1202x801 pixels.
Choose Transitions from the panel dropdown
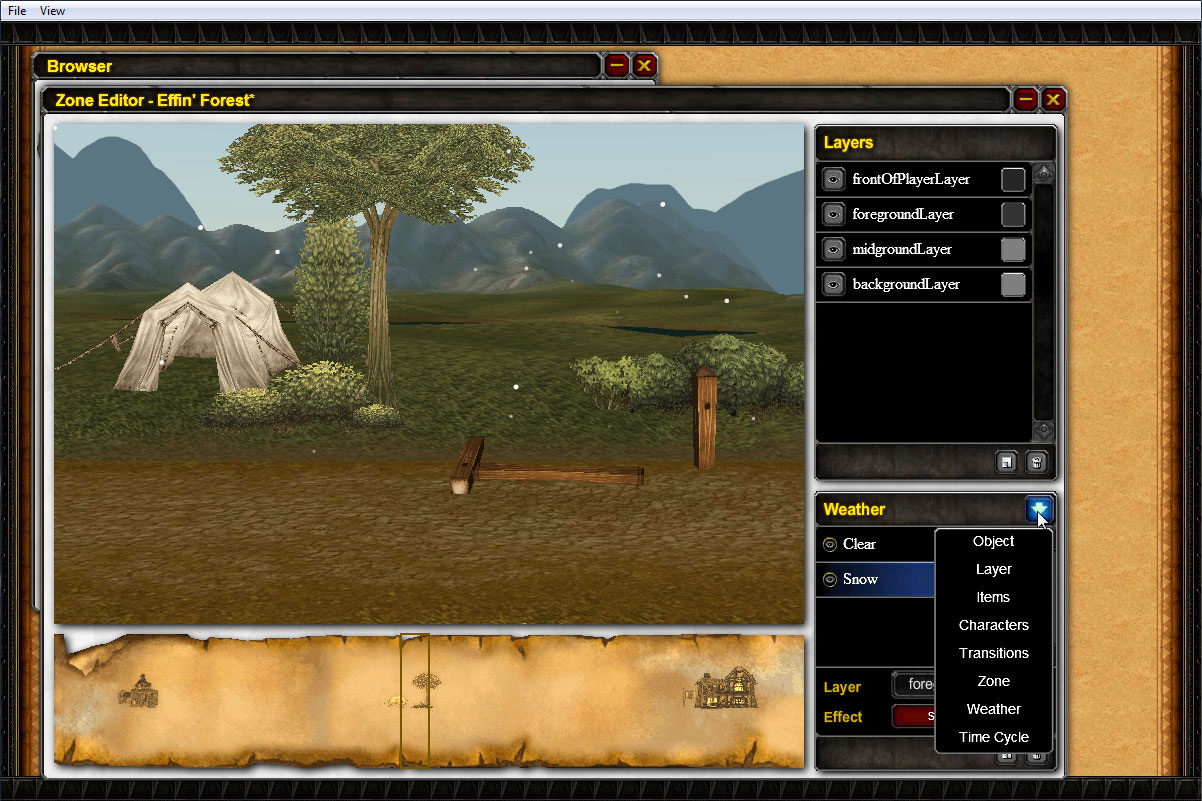tap(993, 654)
